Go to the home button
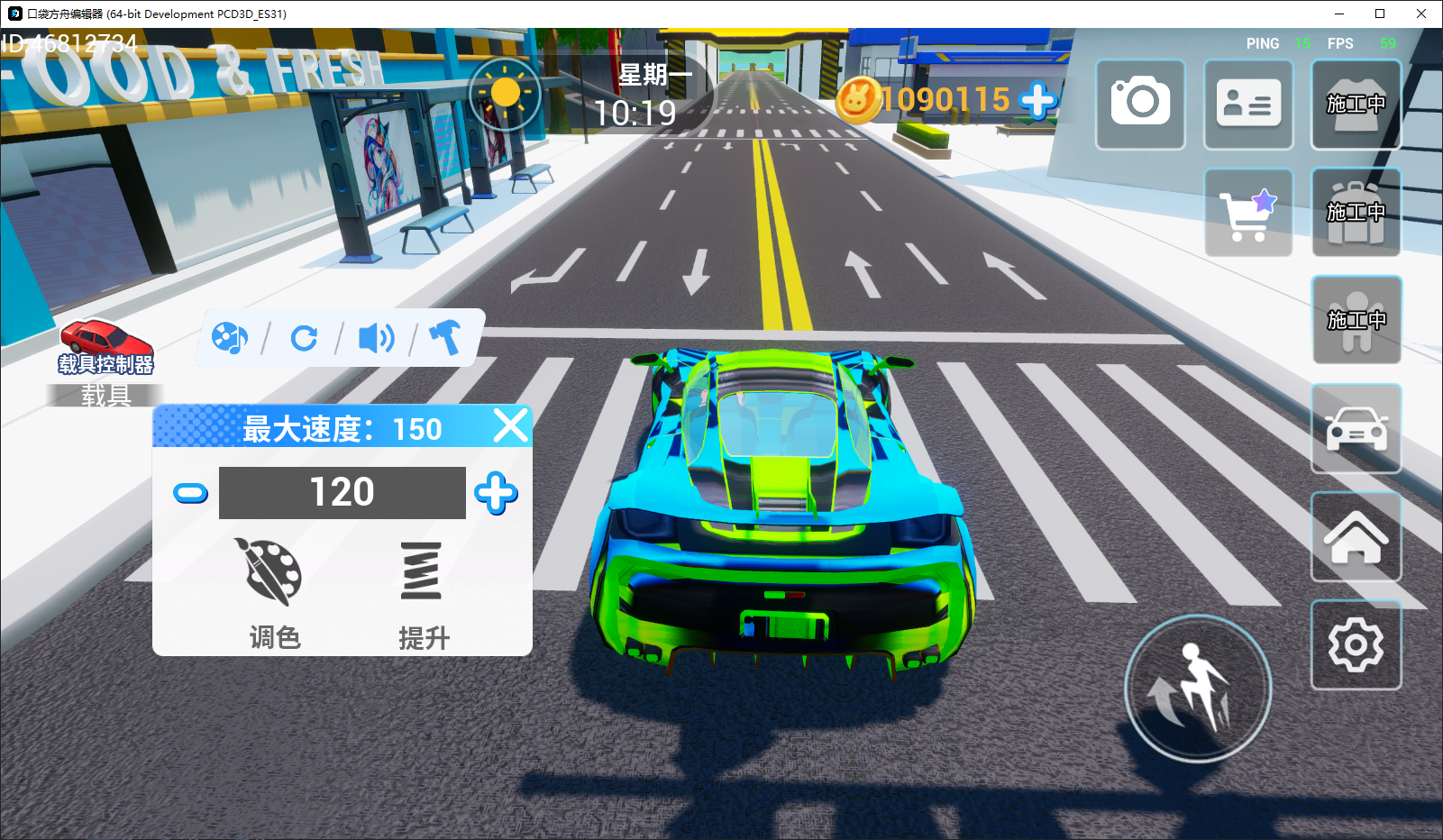This screenshot has width=1443, height=840. 1356,536
